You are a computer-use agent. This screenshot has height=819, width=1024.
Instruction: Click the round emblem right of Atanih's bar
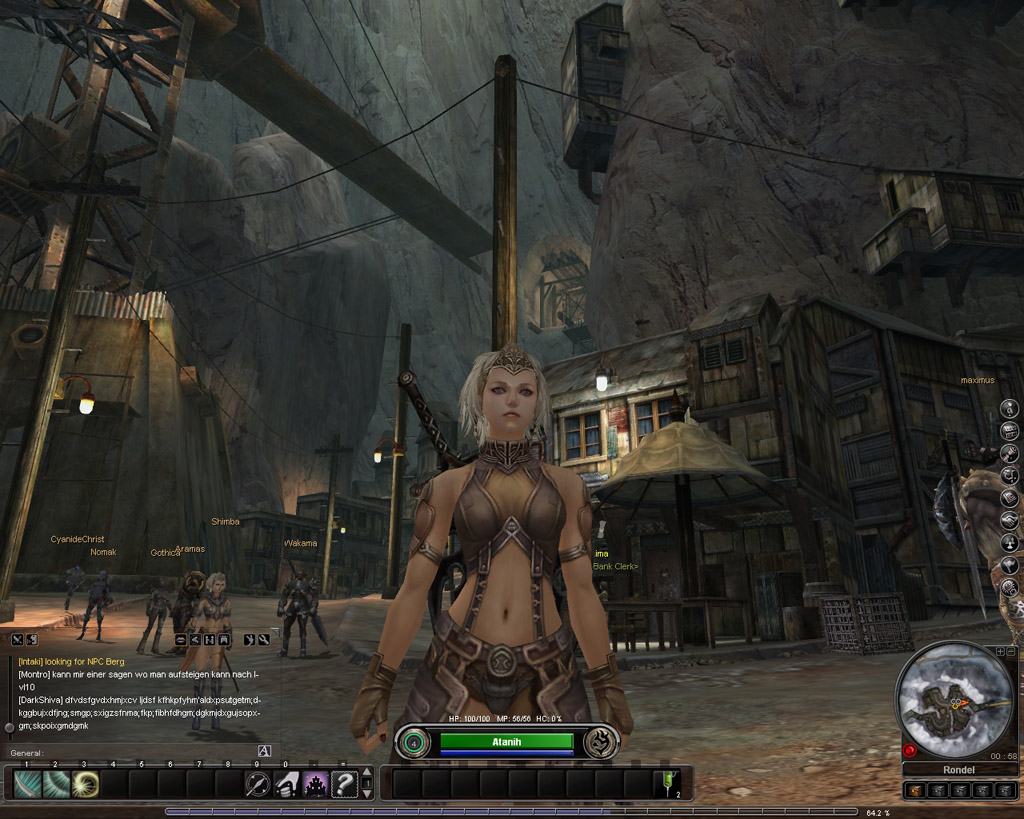click(600, 741)
